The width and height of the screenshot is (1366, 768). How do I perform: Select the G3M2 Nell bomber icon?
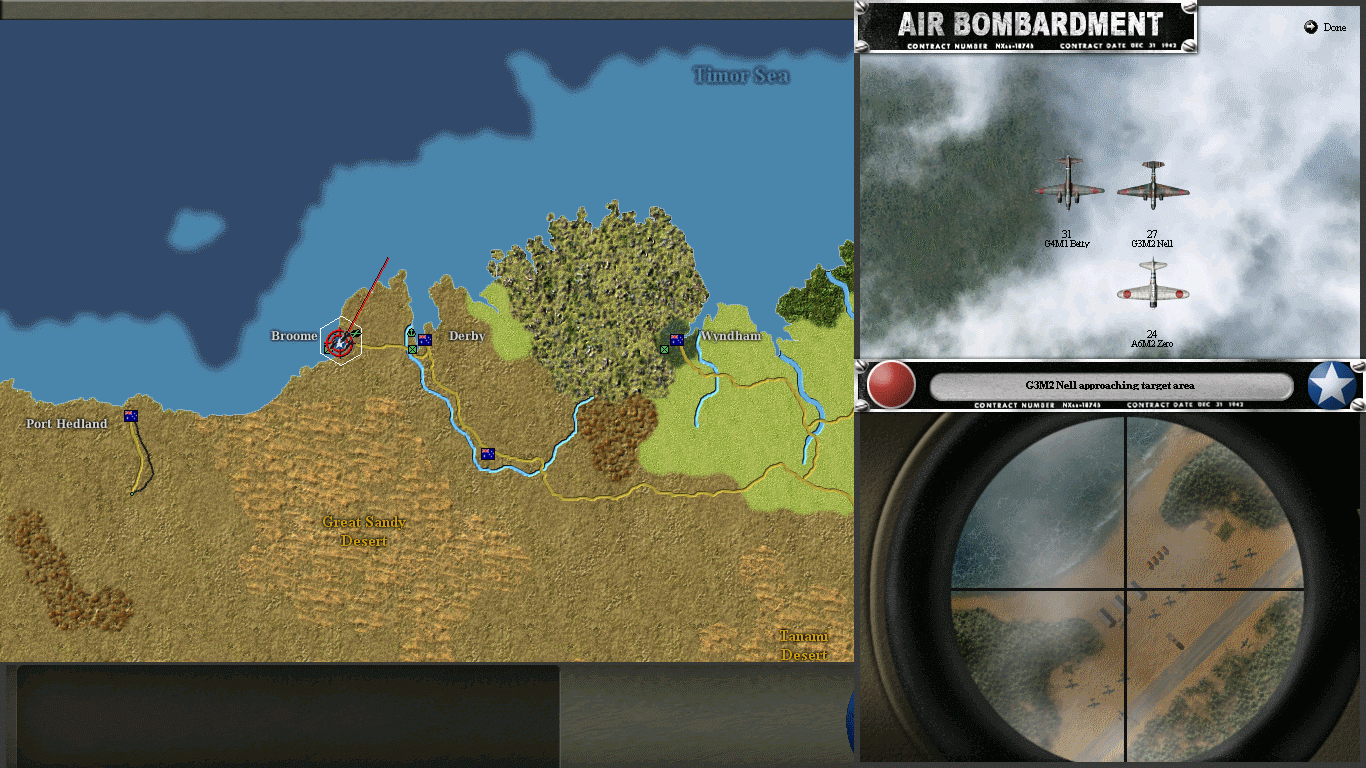[1155, 185]
